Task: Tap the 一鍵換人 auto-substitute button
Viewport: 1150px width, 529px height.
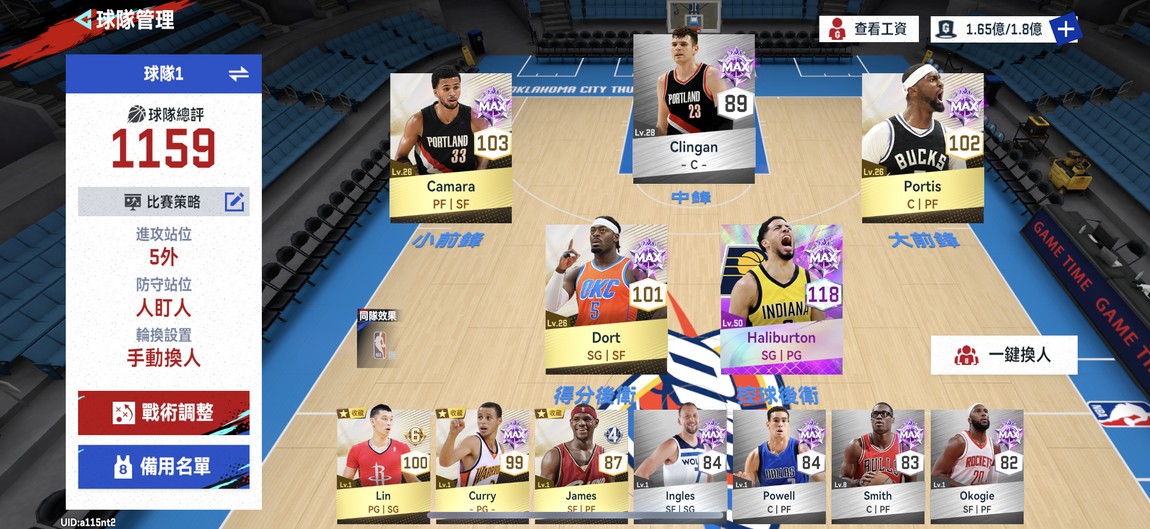Action: (x=1004, y=355)
